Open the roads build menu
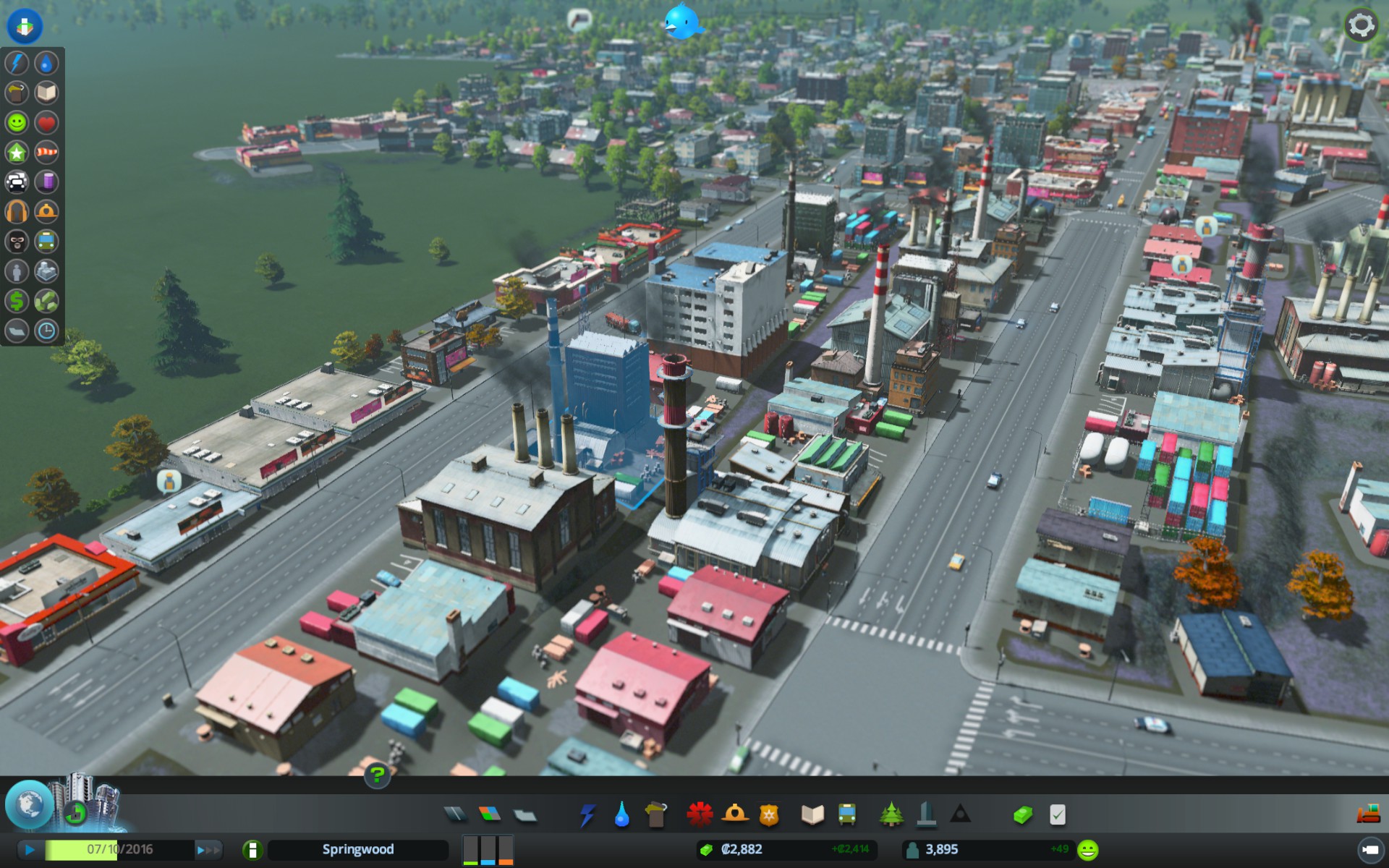The width and height of the screenshot is (1389, 868). coord(455,815)
